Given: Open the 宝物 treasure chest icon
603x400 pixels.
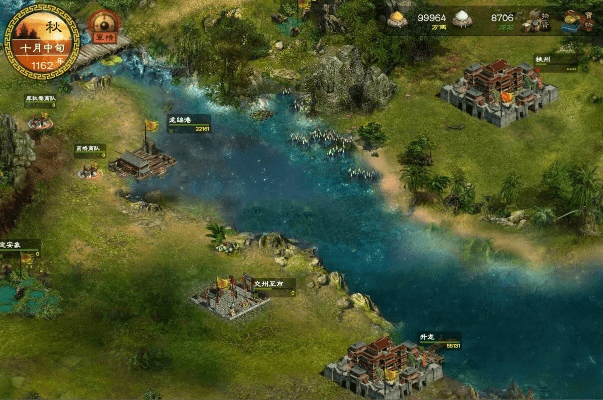Looking at the screenshot, I should click(x=576, y=20).
